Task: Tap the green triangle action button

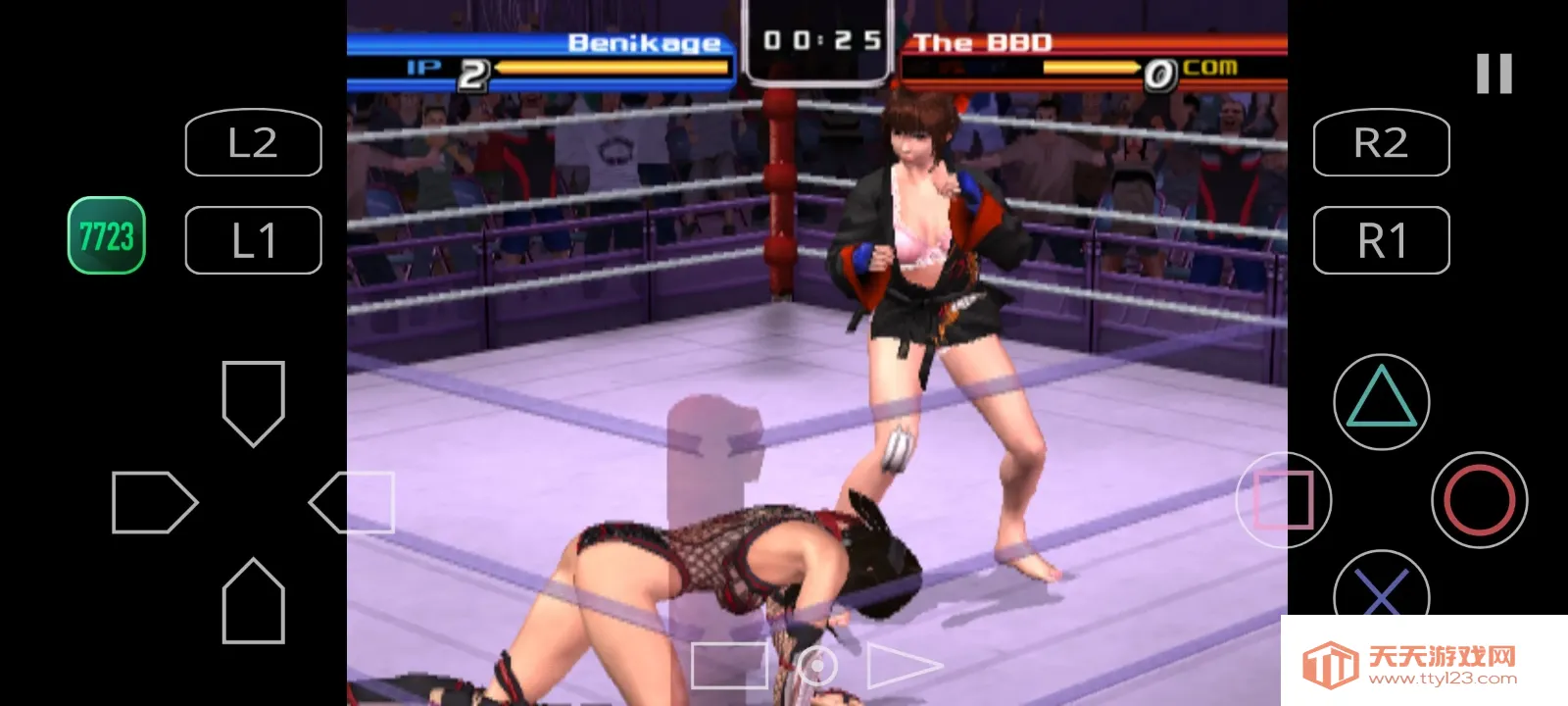Action: [1381, 401]
